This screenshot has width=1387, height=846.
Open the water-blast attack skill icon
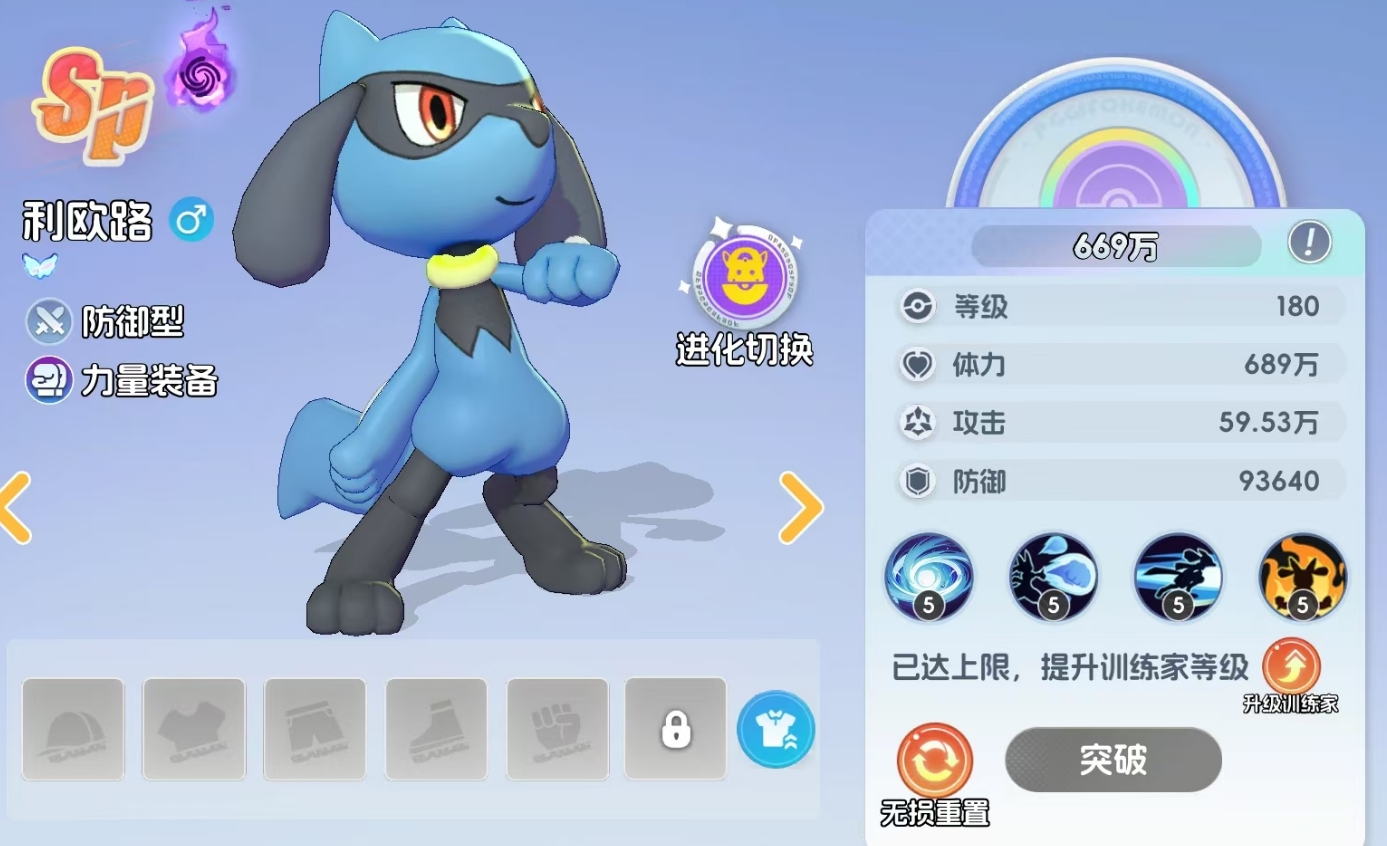tap(1053, 578)
